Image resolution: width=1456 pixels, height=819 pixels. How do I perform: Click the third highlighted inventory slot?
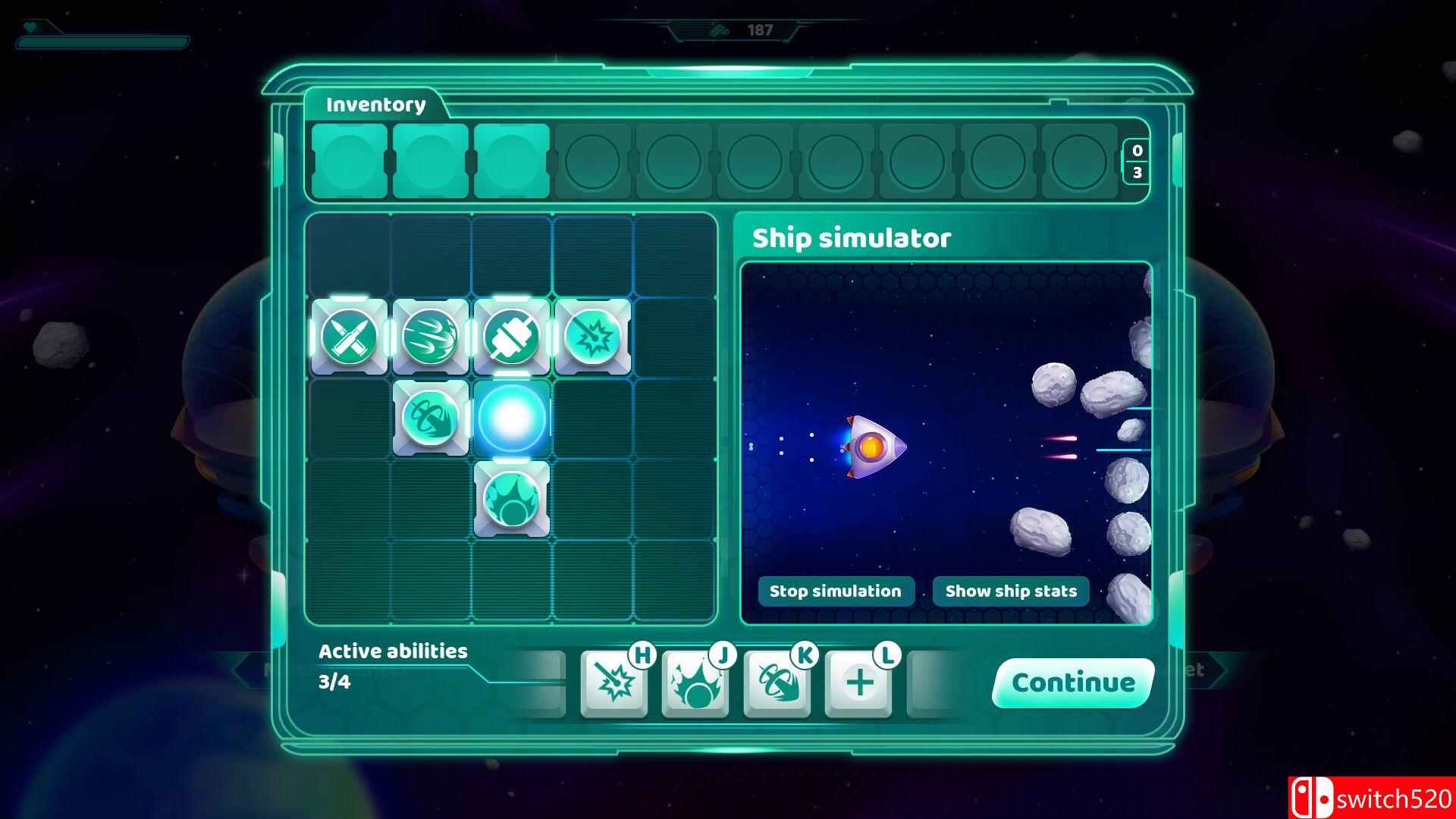pos(511,162)
